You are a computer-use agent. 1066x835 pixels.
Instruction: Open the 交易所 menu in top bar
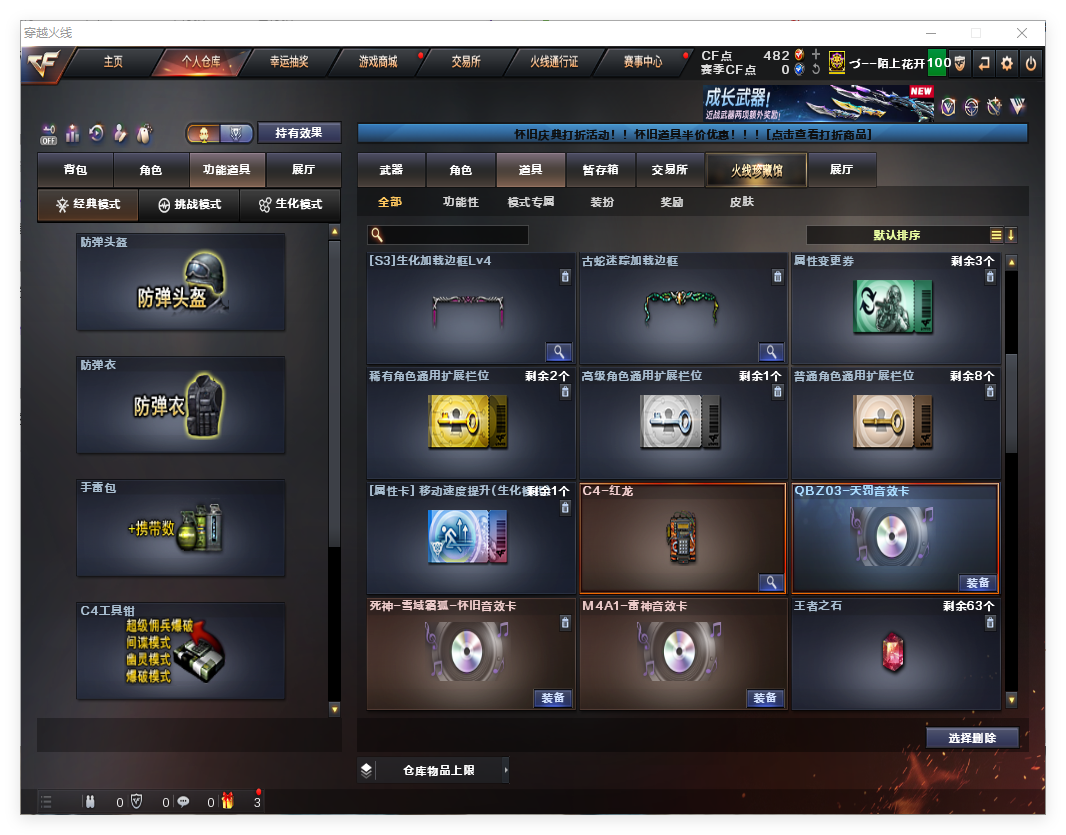click(x=465, y=62)
